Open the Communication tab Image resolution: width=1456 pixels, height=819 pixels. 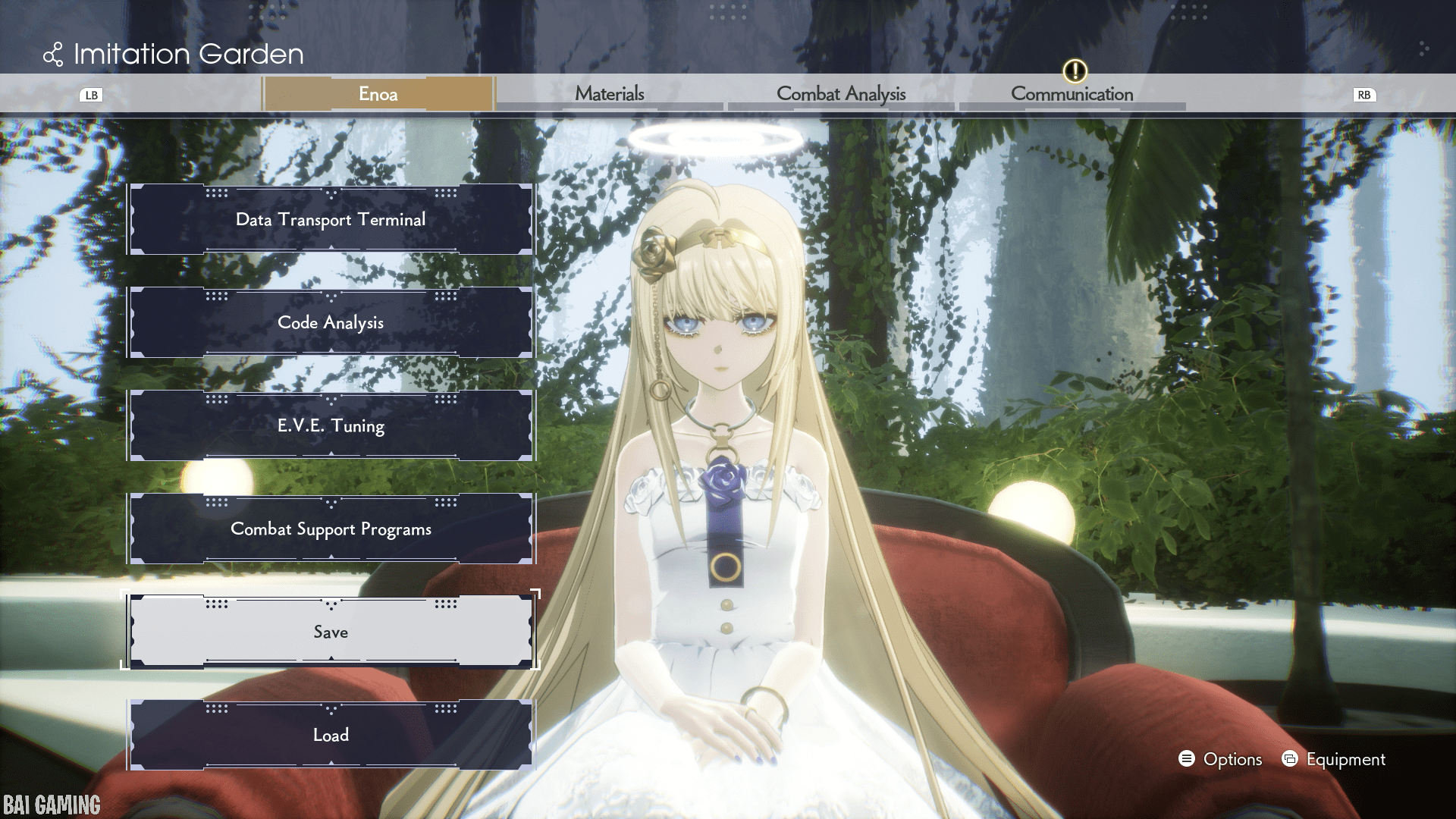point(1072,94)
